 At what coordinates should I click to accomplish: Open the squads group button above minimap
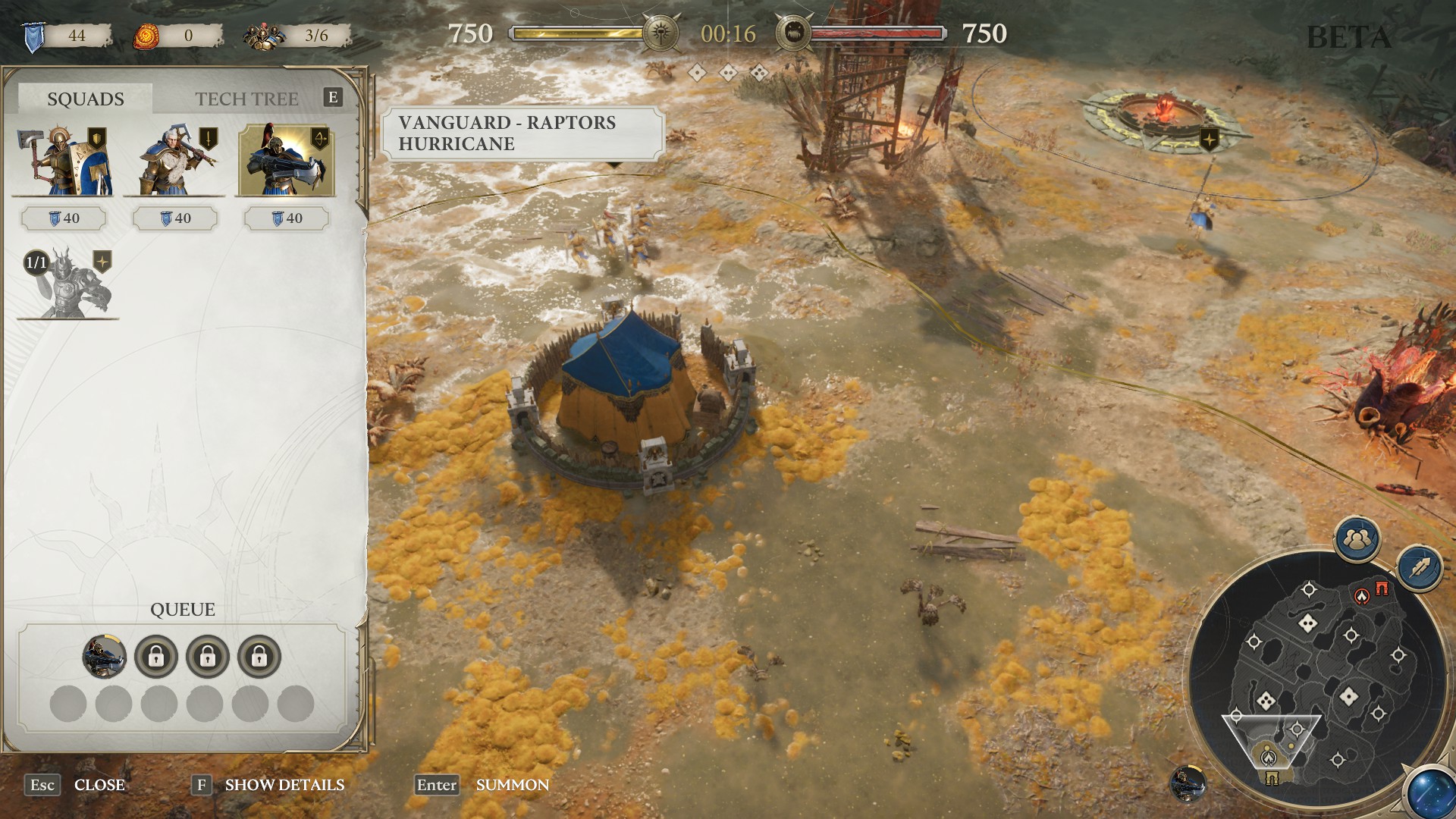(x=1357, y=539)
